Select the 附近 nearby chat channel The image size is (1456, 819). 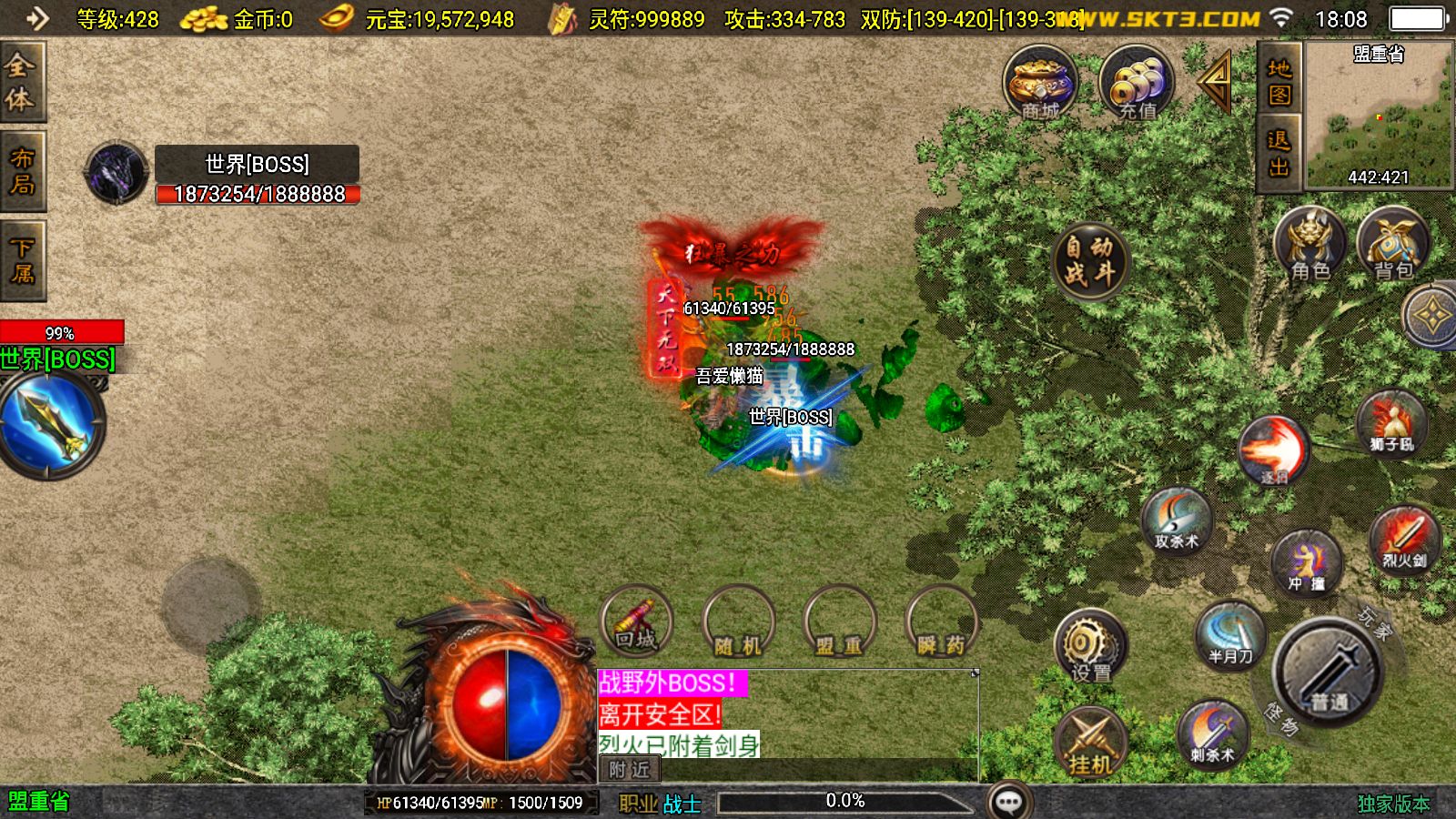[629, 770]
